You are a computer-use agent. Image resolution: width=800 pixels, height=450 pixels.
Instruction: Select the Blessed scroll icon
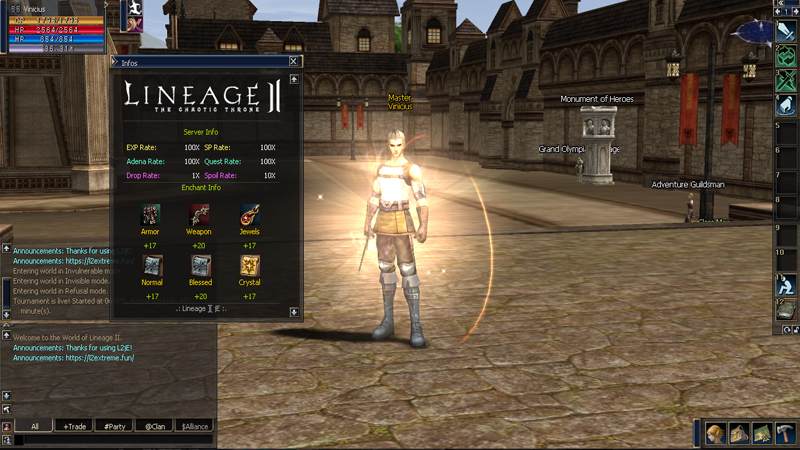[200, 265]
